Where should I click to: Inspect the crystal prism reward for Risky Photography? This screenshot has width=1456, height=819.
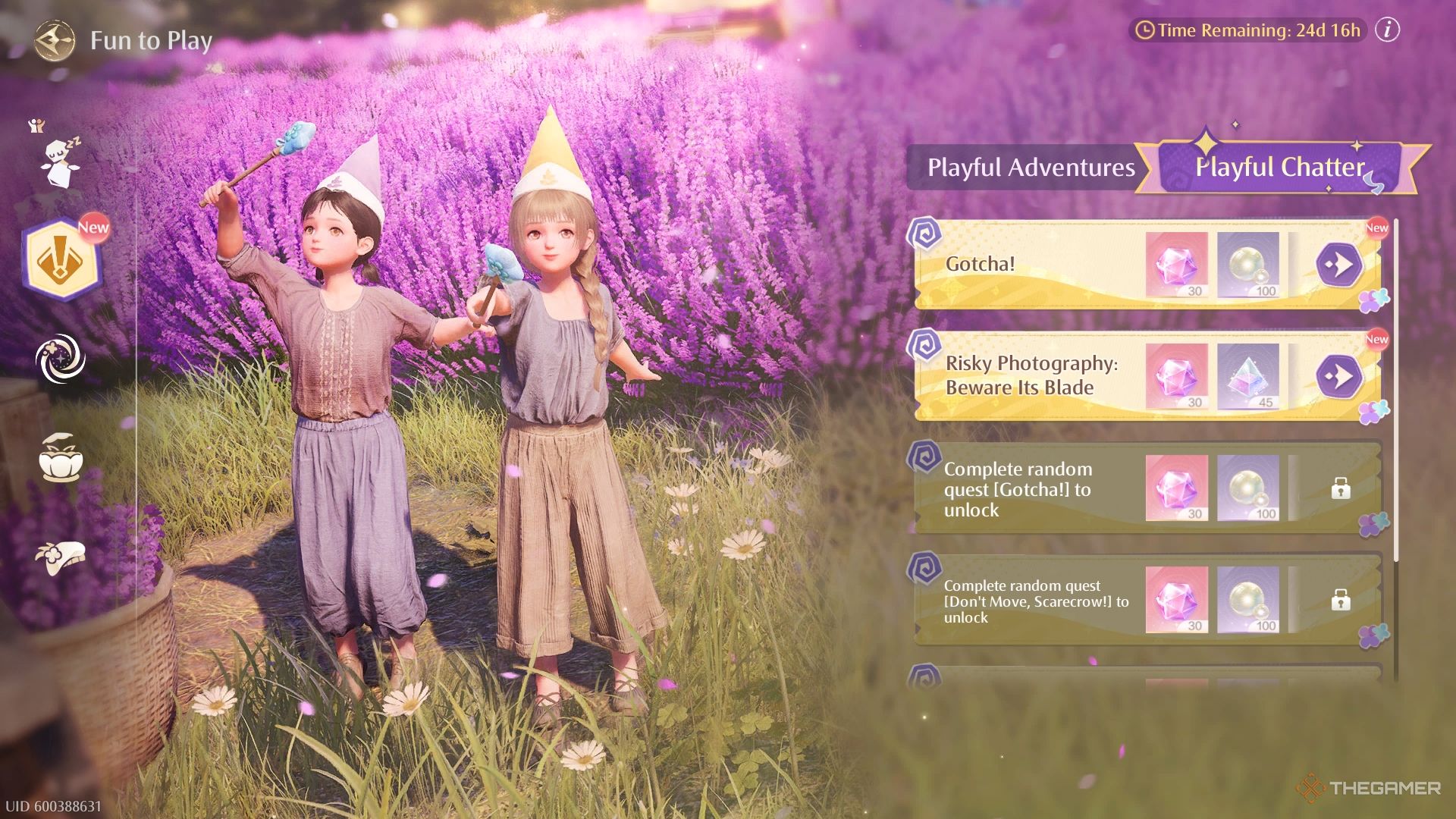click(x=1248, y=376)
